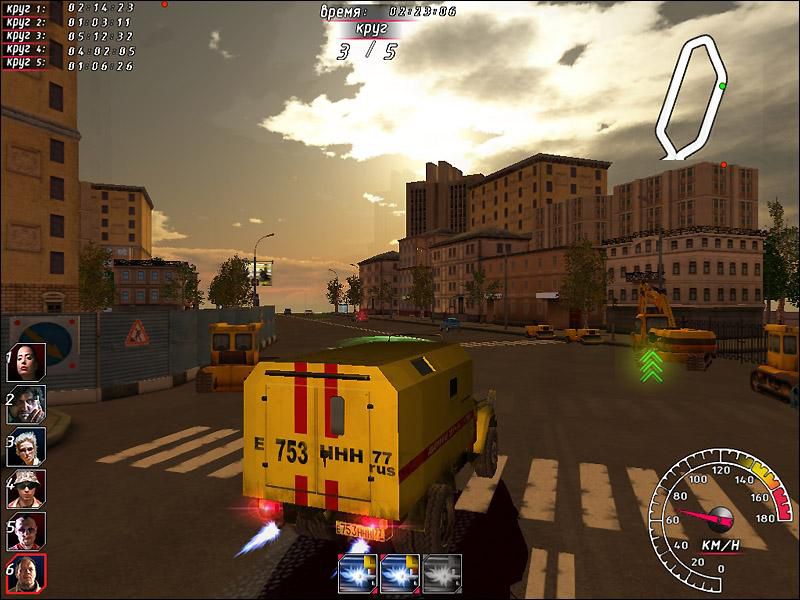
Task: Select the second-place dark-haired bearded racer portrait
Action: click(27, 404)
